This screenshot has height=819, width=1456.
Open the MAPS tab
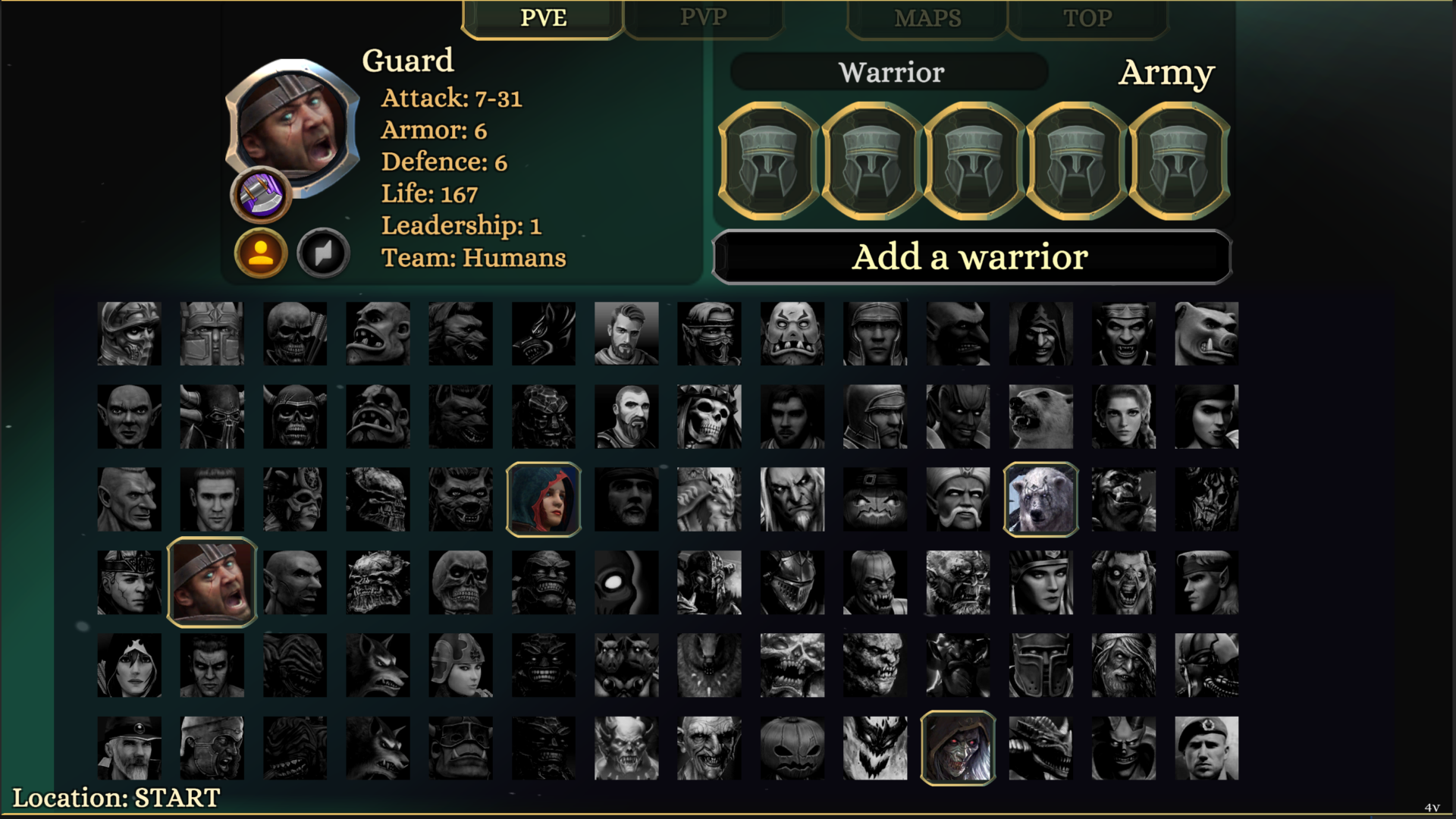[x=927, y=17]
